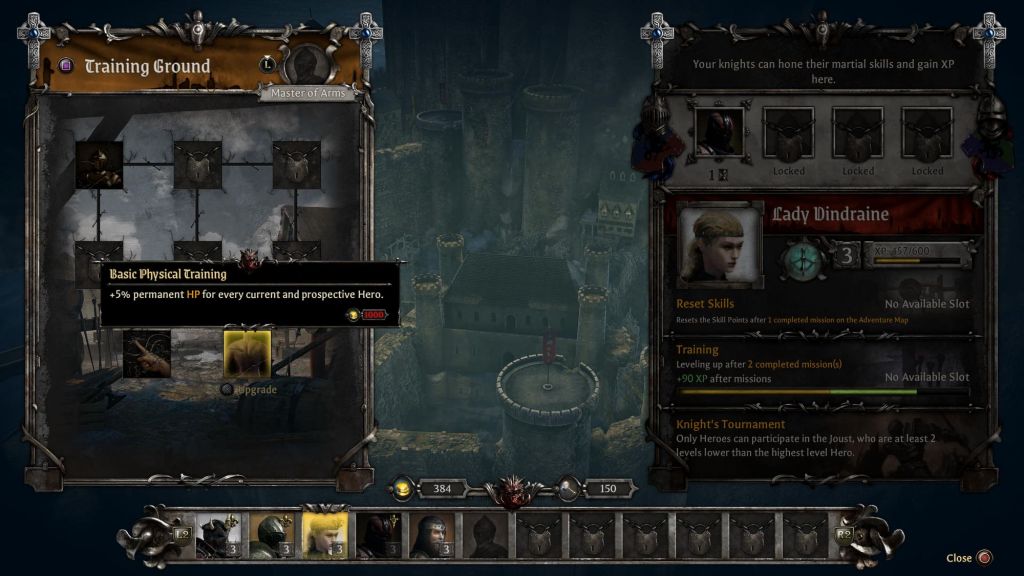Pick the white-armored knight roster portrait

[216, 536]
